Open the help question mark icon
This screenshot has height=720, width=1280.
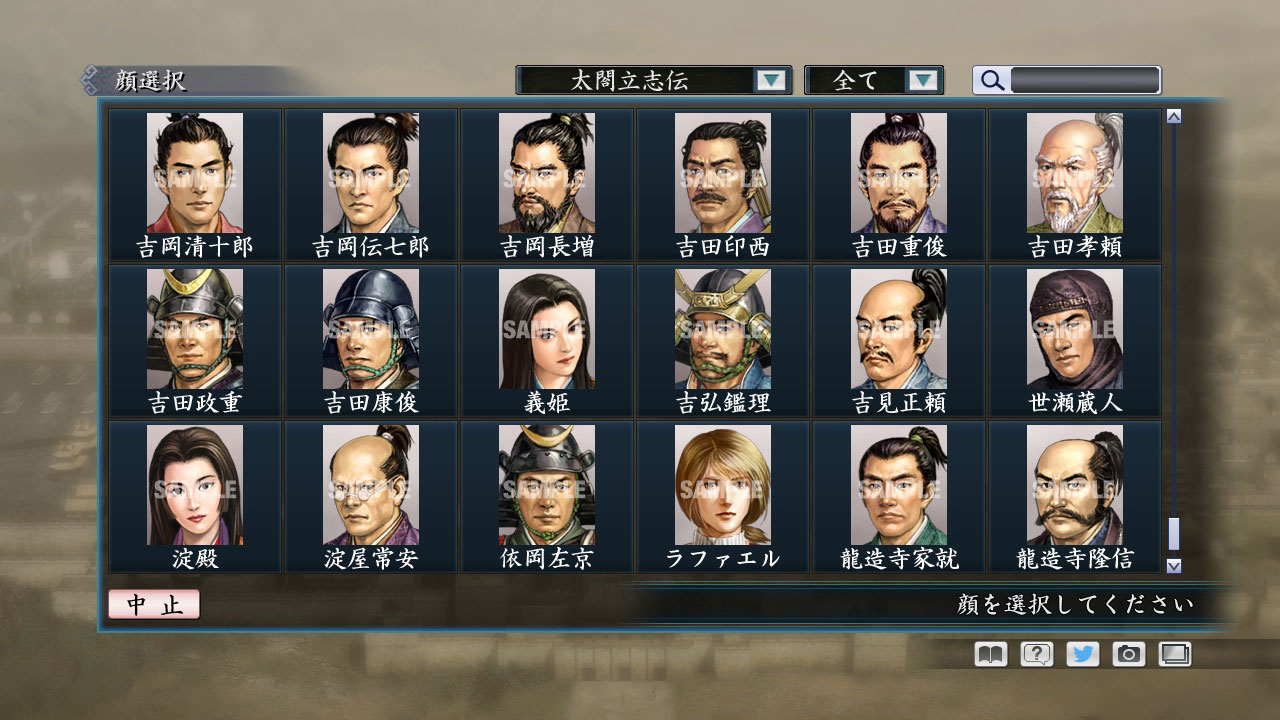tap(1038, 654)
